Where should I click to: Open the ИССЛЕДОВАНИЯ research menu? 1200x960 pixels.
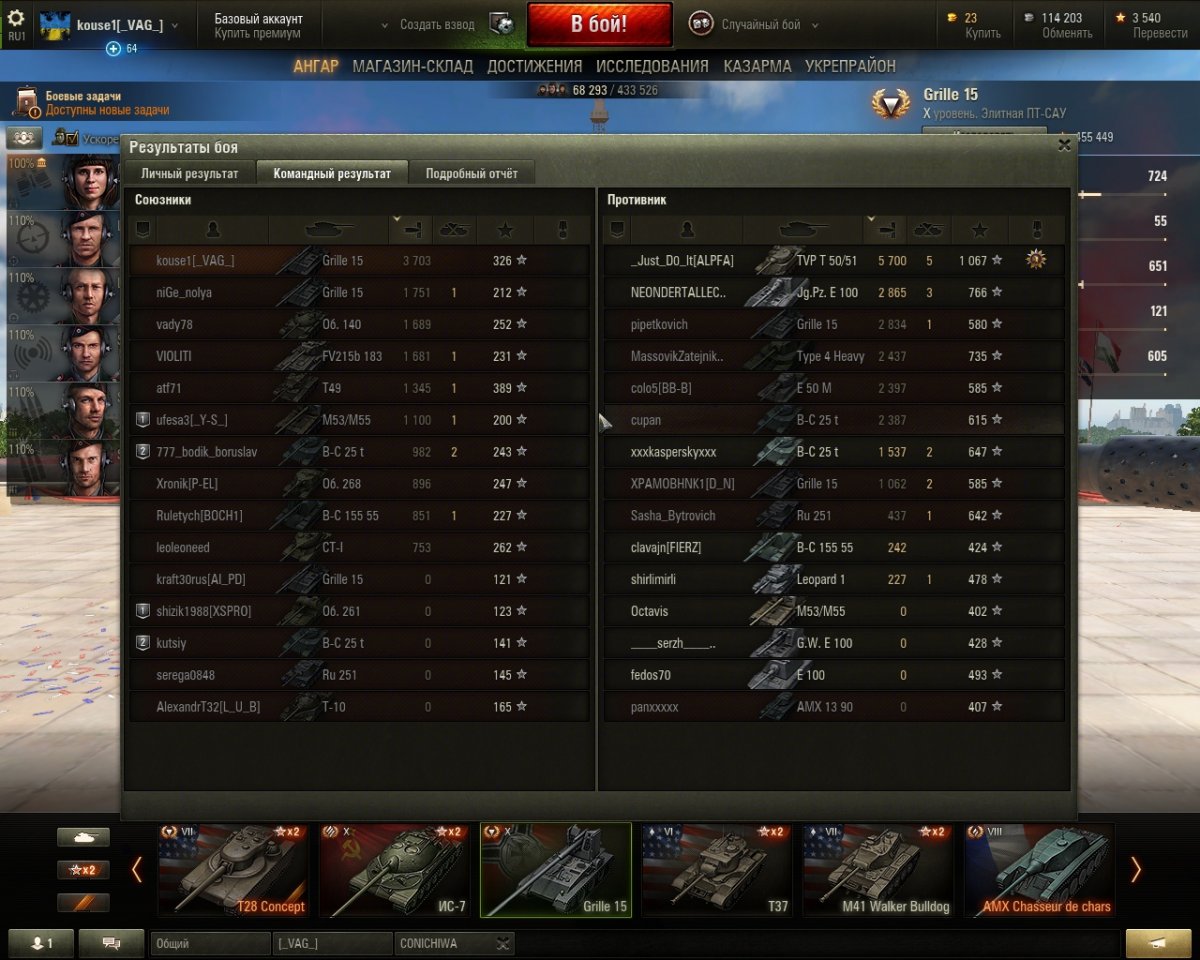coord(652,66)
